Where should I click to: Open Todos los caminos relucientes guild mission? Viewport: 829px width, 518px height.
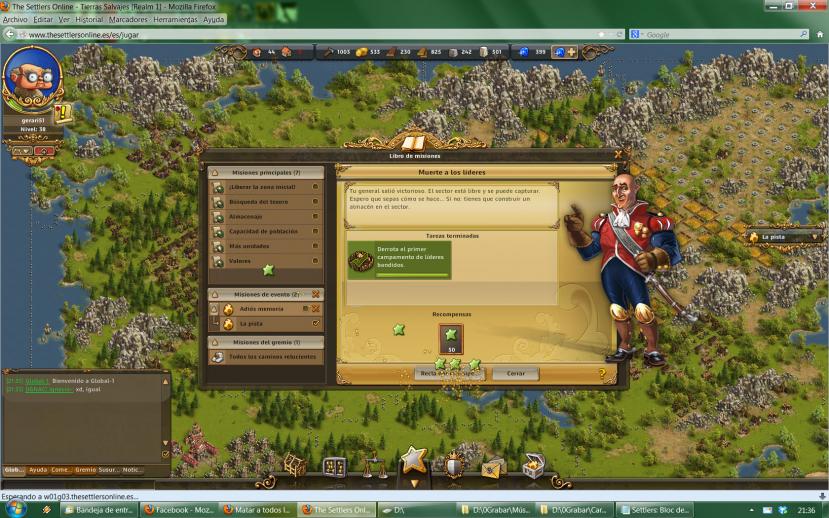264,356
